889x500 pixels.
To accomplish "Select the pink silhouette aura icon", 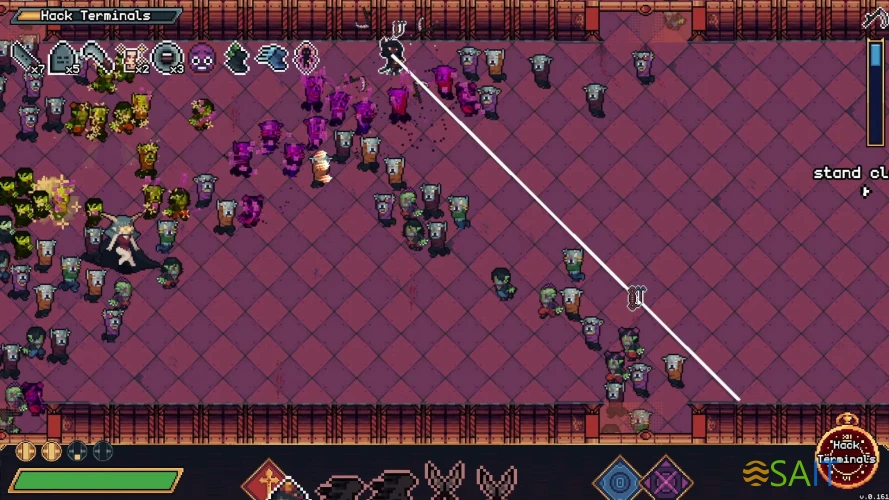I will point(305,58).
